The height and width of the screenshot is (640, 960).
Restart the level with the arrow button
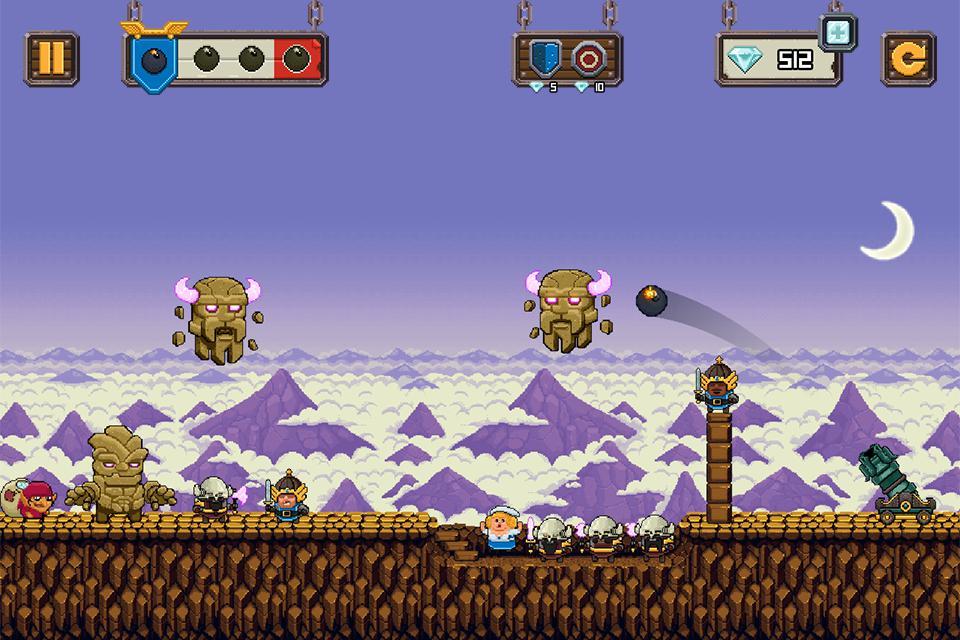(x=908, y=59)
